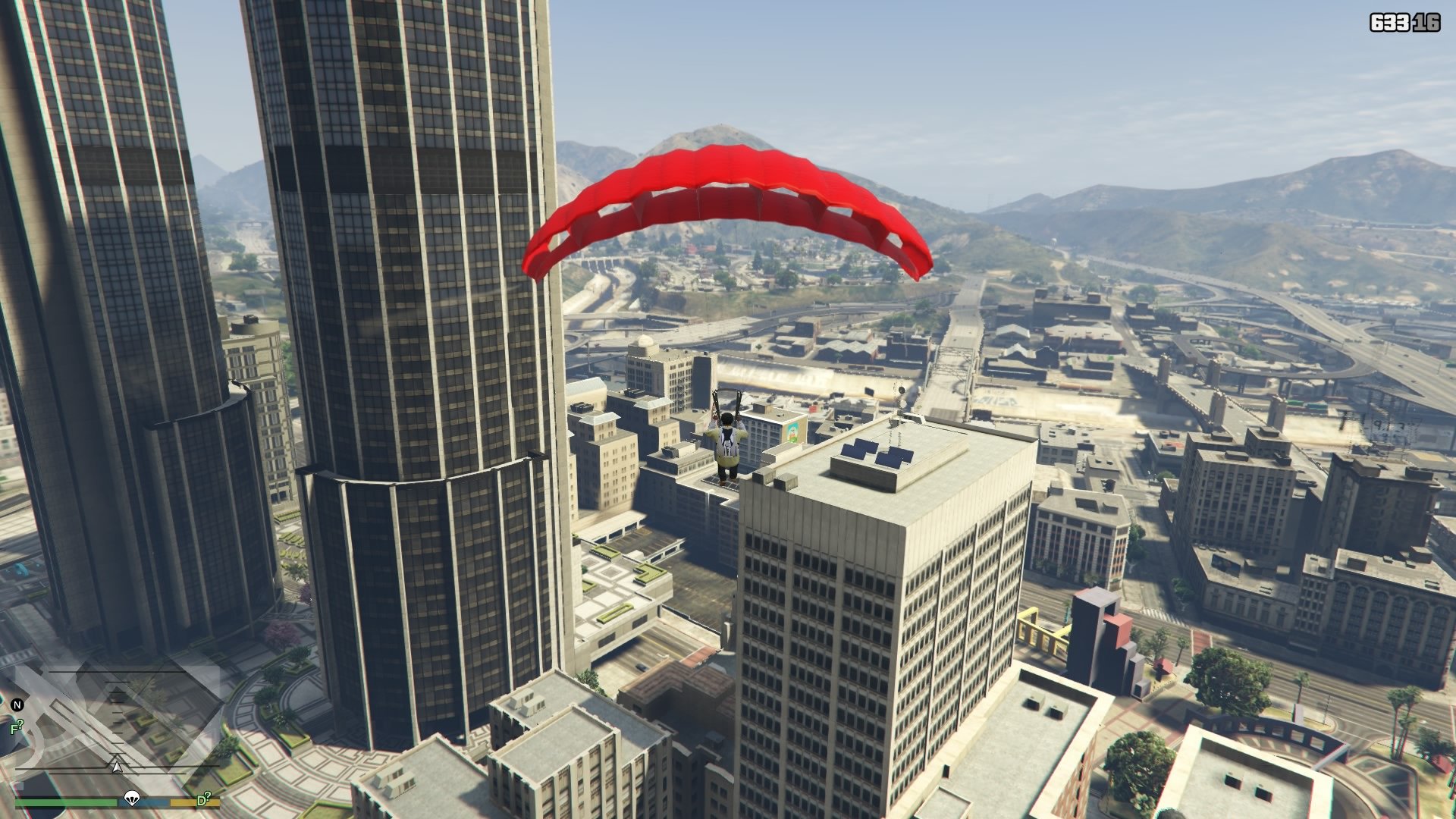Select the North compass indicator on the minimap
This screenshot has height=819, width=1456.
pyautogui.click(x=17, y=705)
